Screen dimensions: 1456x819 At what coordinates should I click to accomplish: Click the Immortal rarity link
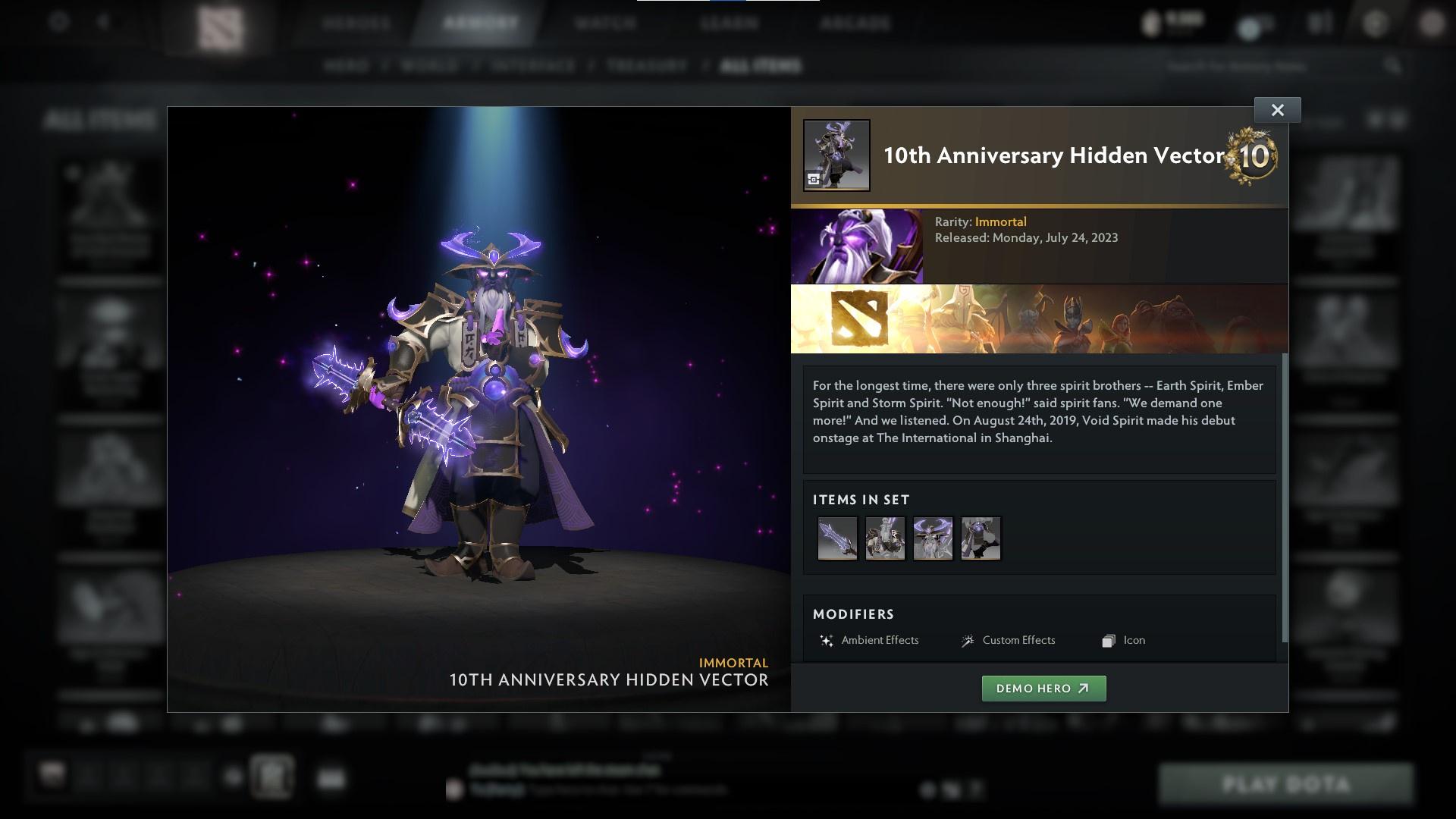[1002, 221]
